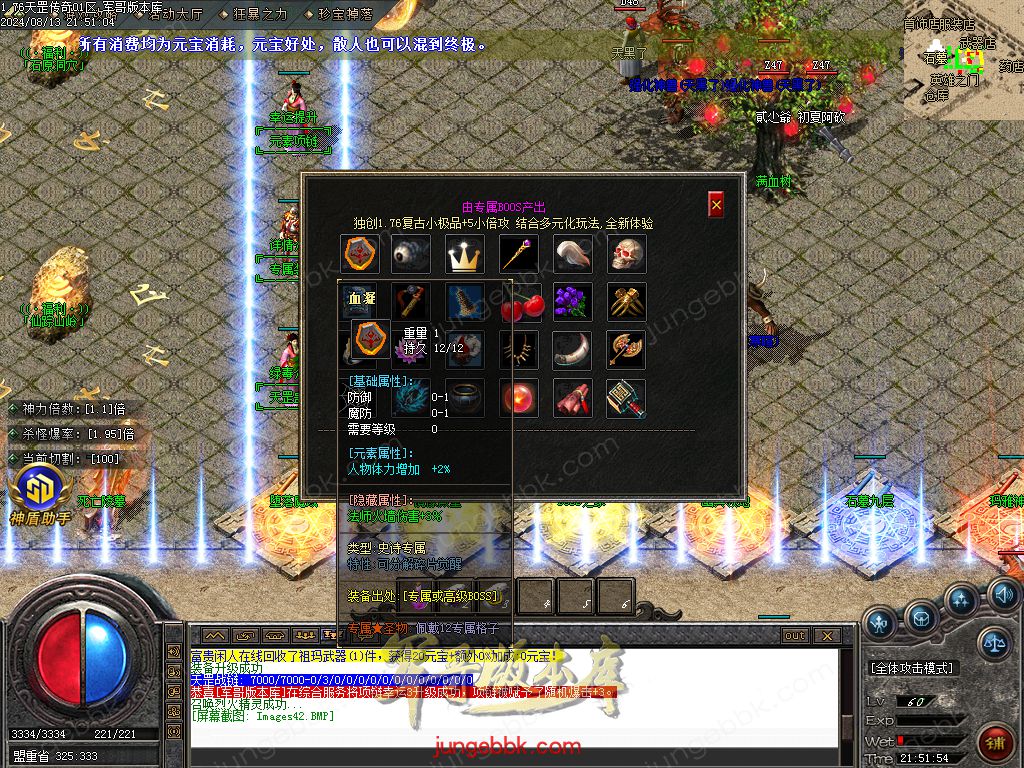Click the purple flowers item

pos(572,302)
